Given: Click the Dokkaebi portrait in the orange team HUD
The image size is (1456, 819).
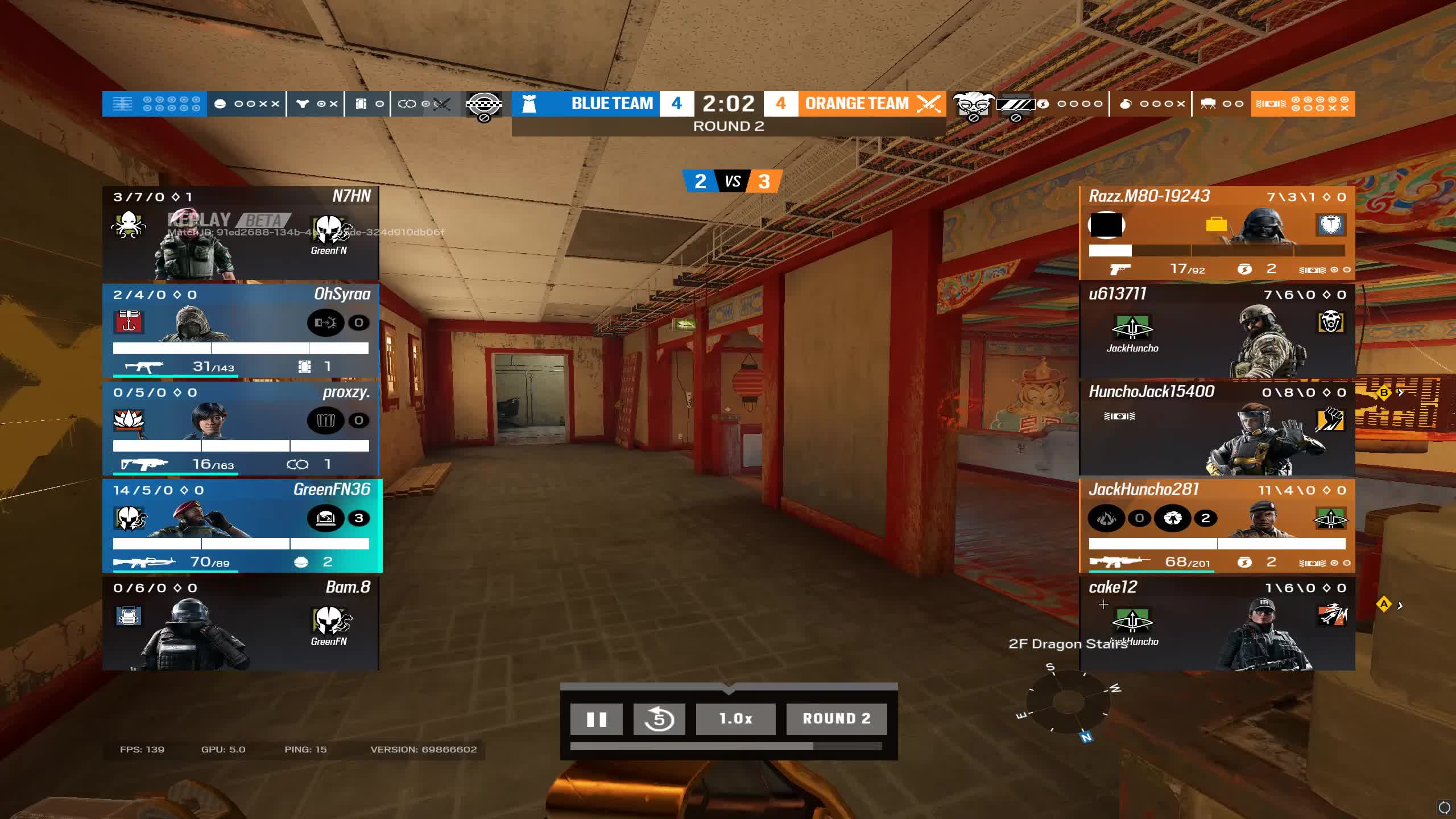Looking at the screenshot, I should click(974, 104).
